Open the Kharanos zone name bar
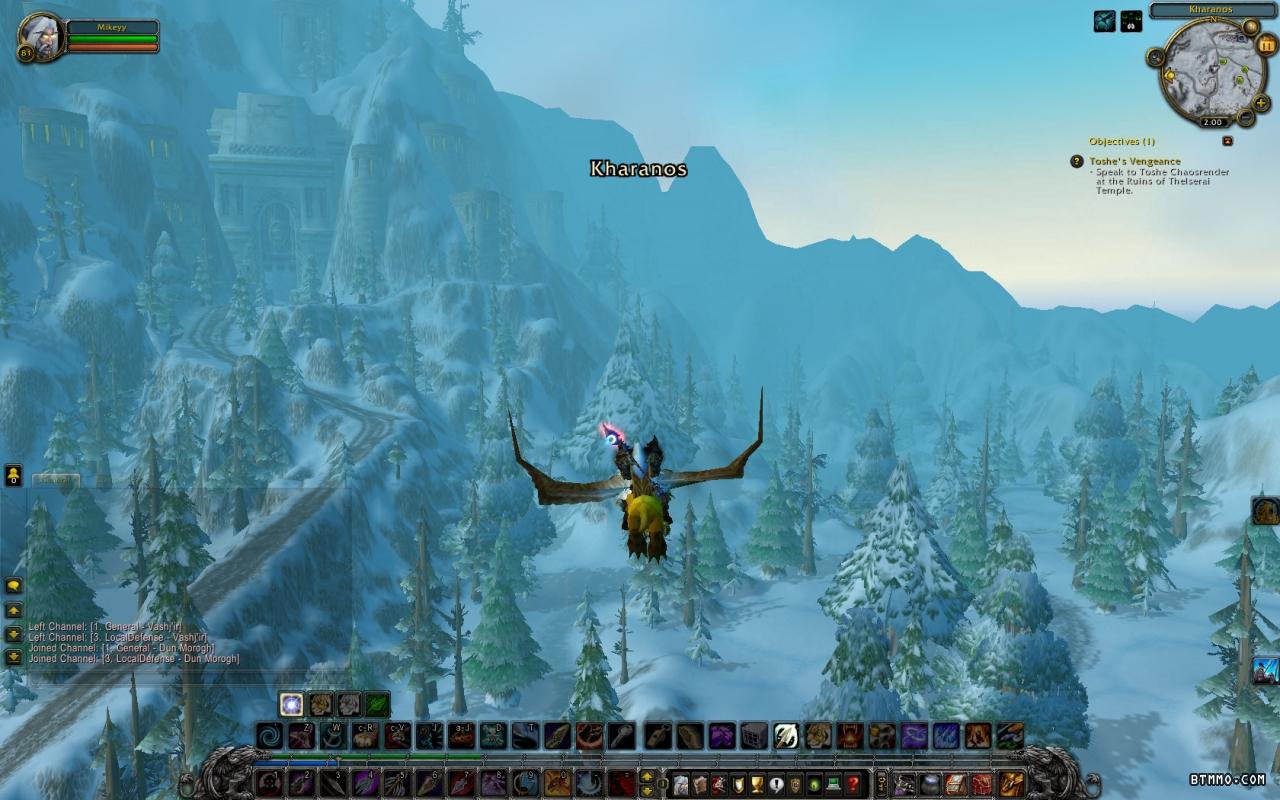 coord(1211,10)
